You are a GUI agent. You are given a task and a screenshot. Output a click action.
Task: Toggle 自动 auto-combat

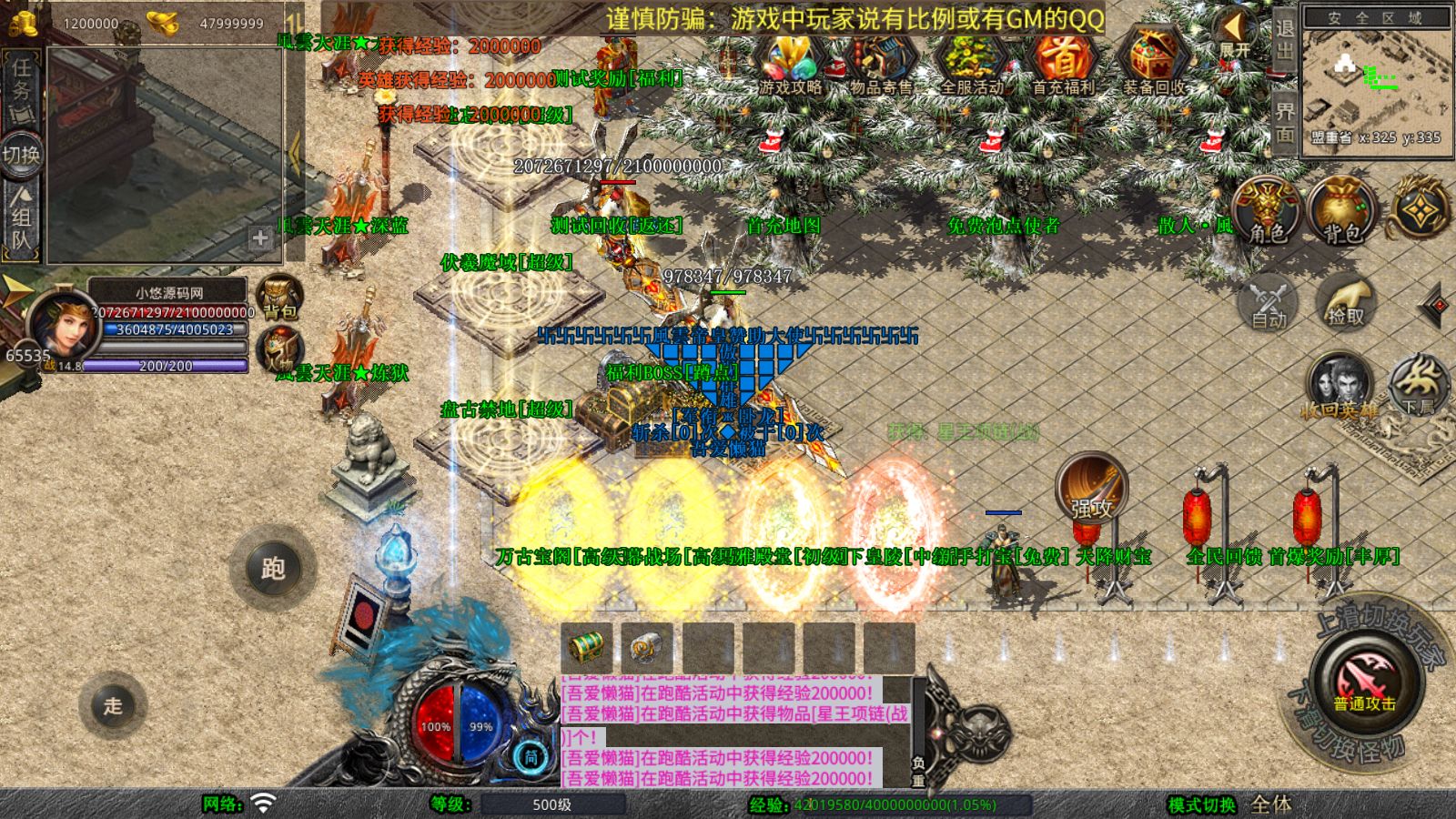click(x=1269, y=303)
